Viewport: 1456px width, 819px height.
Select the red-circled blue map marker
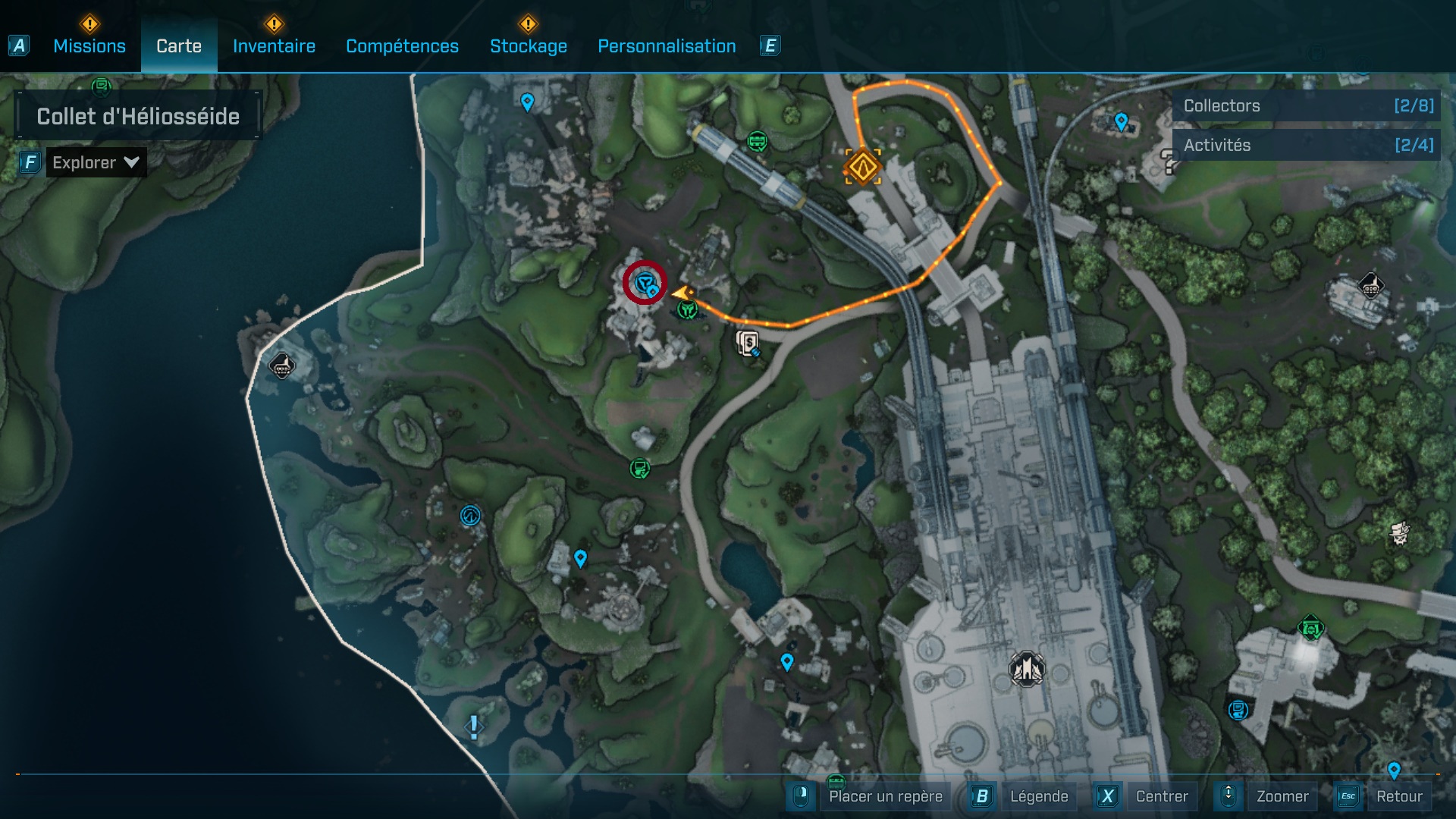pos(645,284)
